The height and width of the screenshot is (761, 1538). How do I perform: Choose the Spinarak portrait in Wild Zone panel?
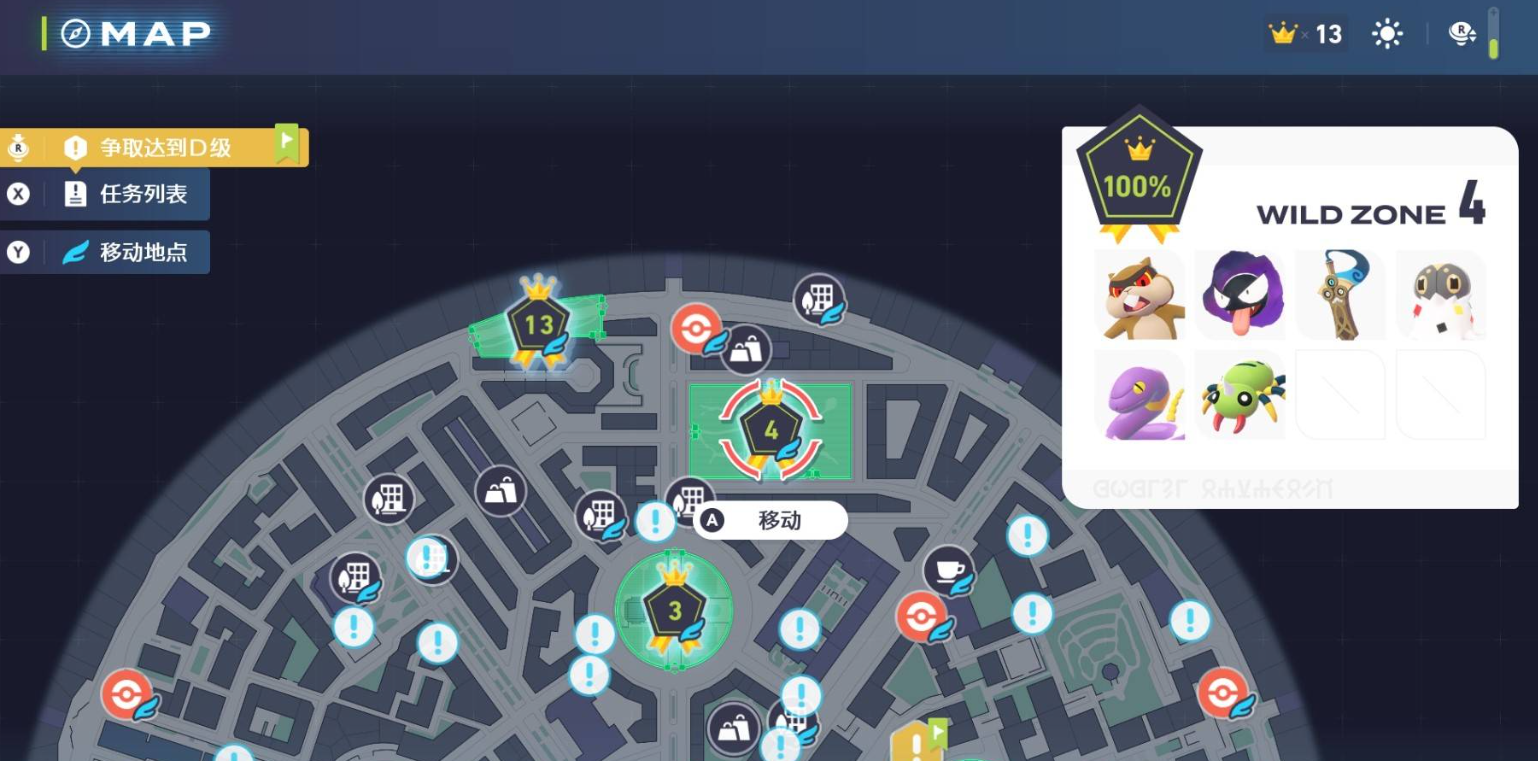click(1239, 395)
